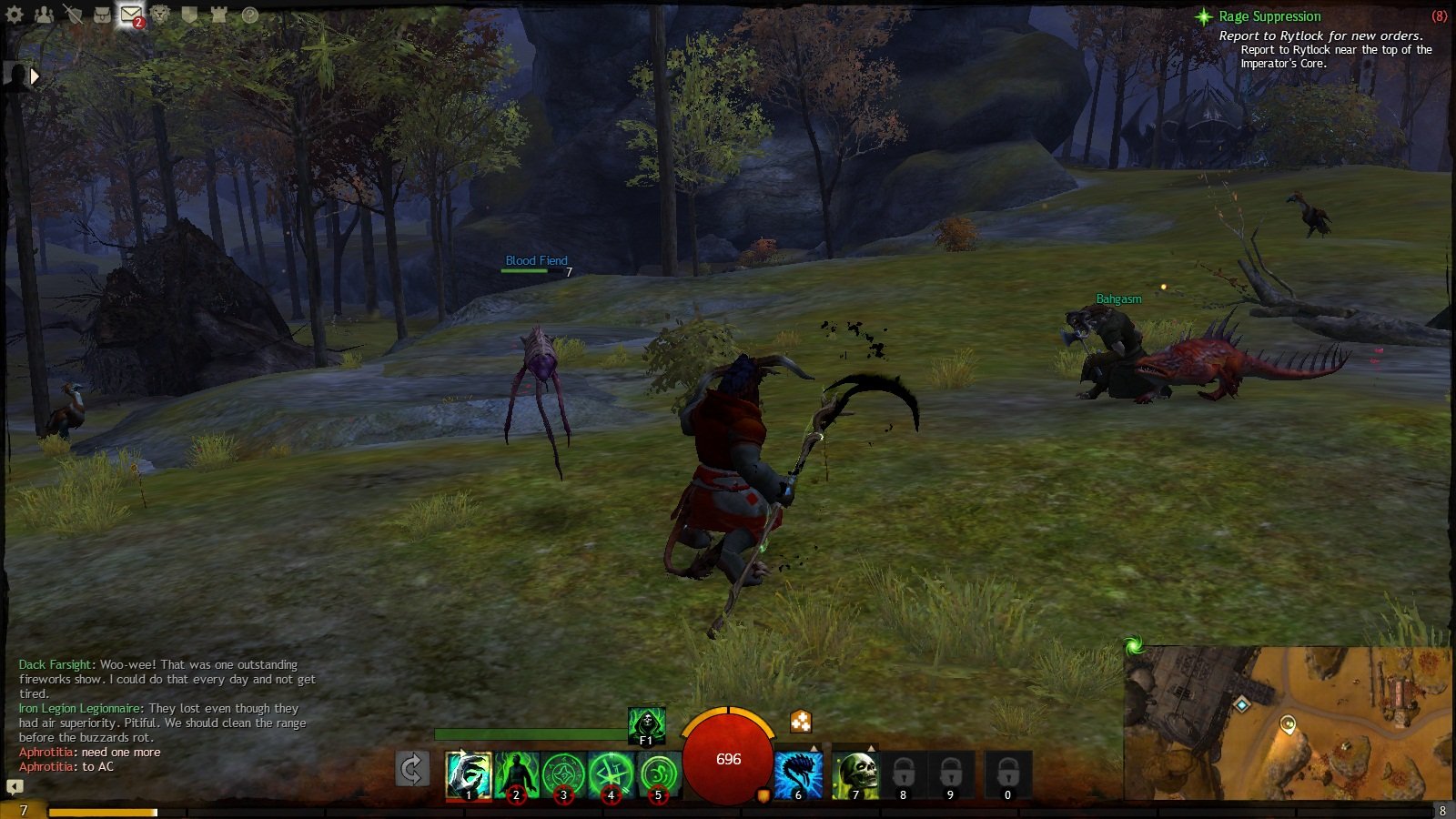This screenshot has height=819, width=1456.
Task: Toggle the chat panel arrow button
Action: 15,786
